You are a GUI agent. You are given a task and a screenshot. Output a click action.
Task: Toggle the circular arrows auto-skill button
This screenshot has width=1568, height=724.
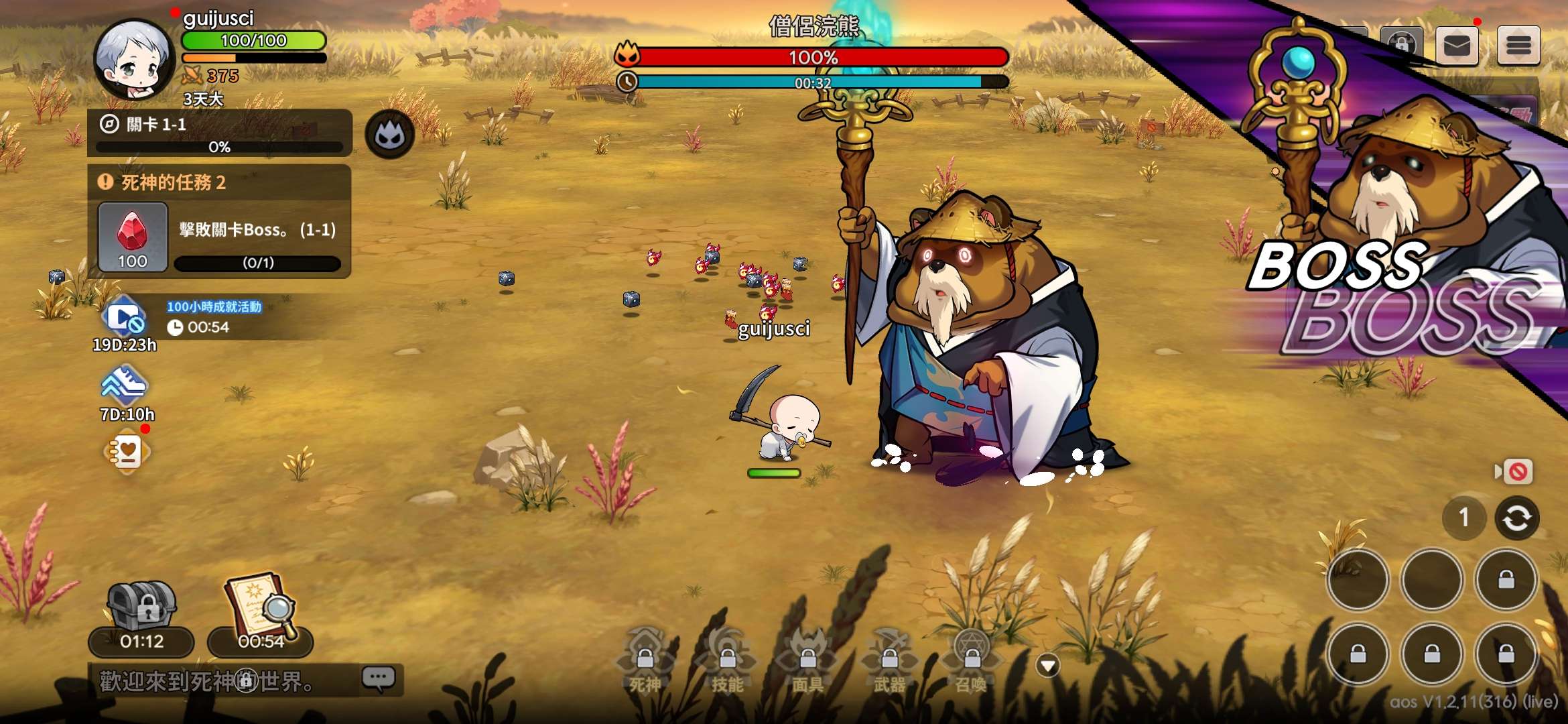(1516, 518)
